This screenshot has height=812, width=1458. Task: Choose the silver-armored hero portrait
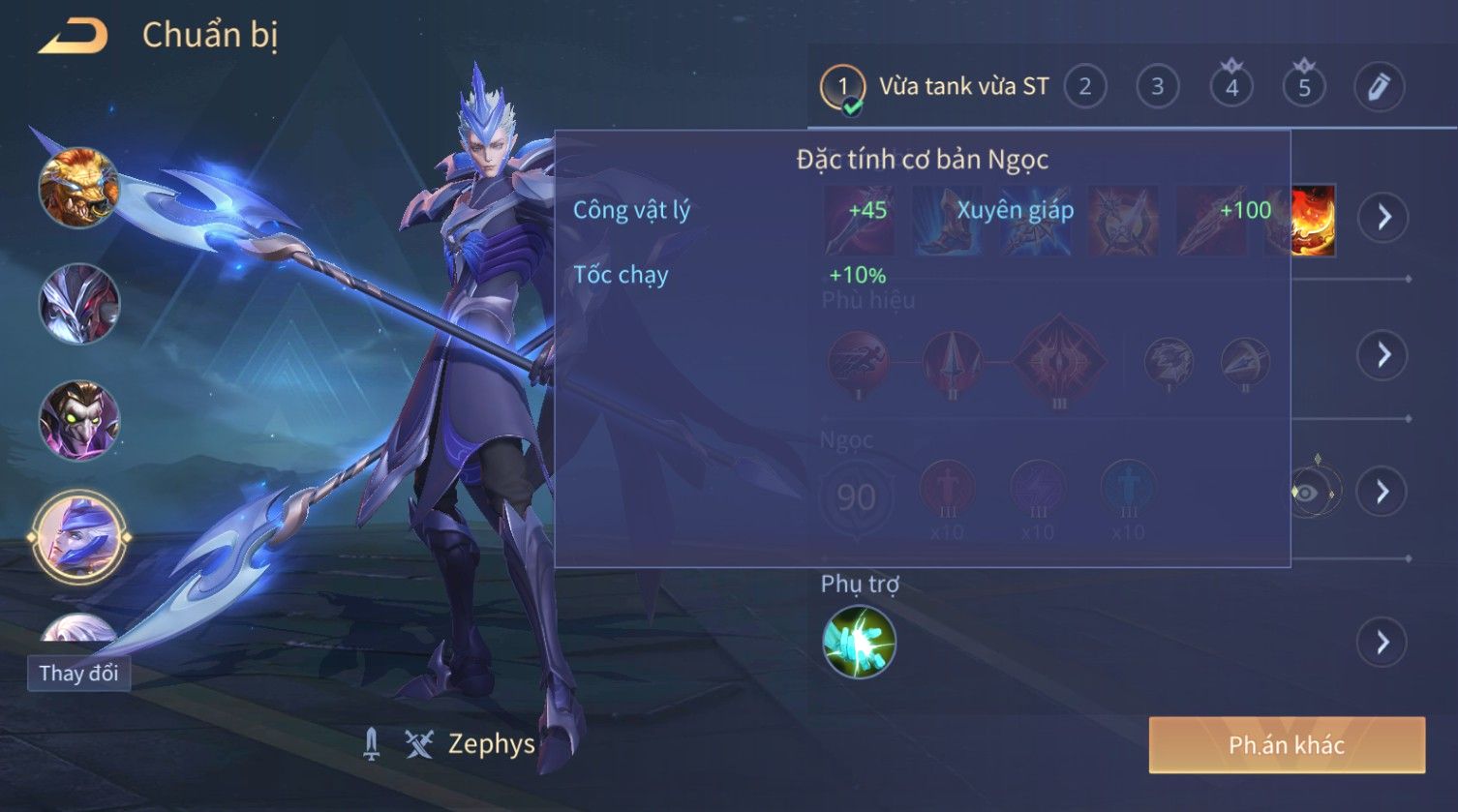coord(79,304)
